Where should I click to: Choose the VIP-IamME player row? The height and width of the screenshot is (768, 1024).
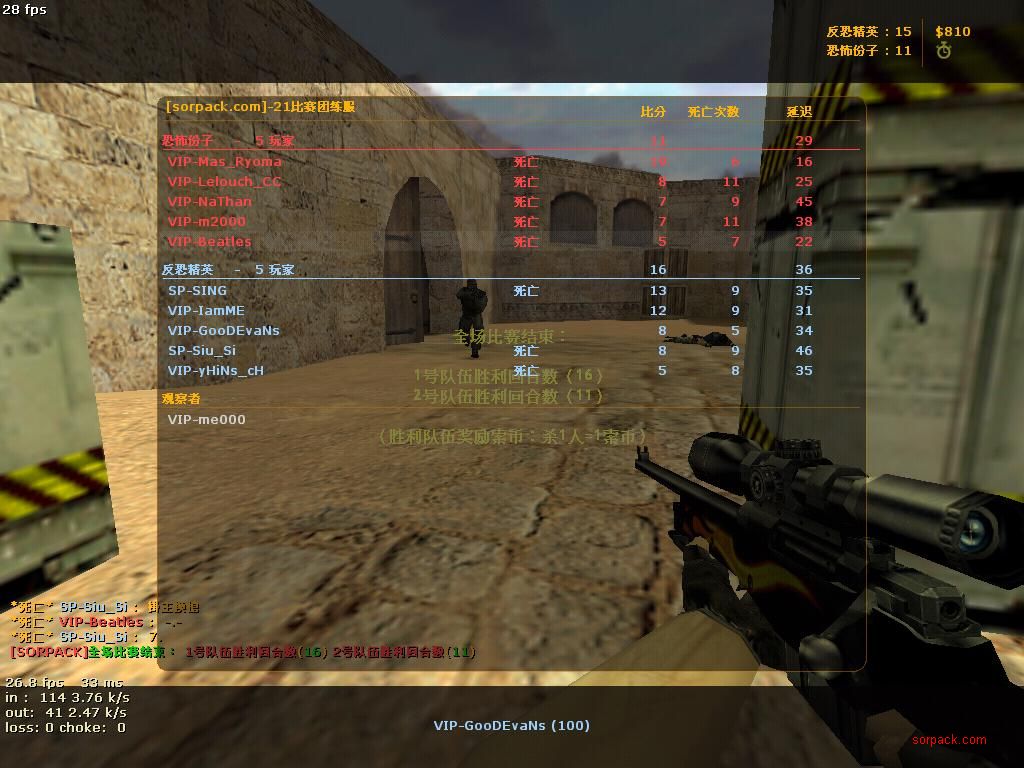(x=206, y=311)
